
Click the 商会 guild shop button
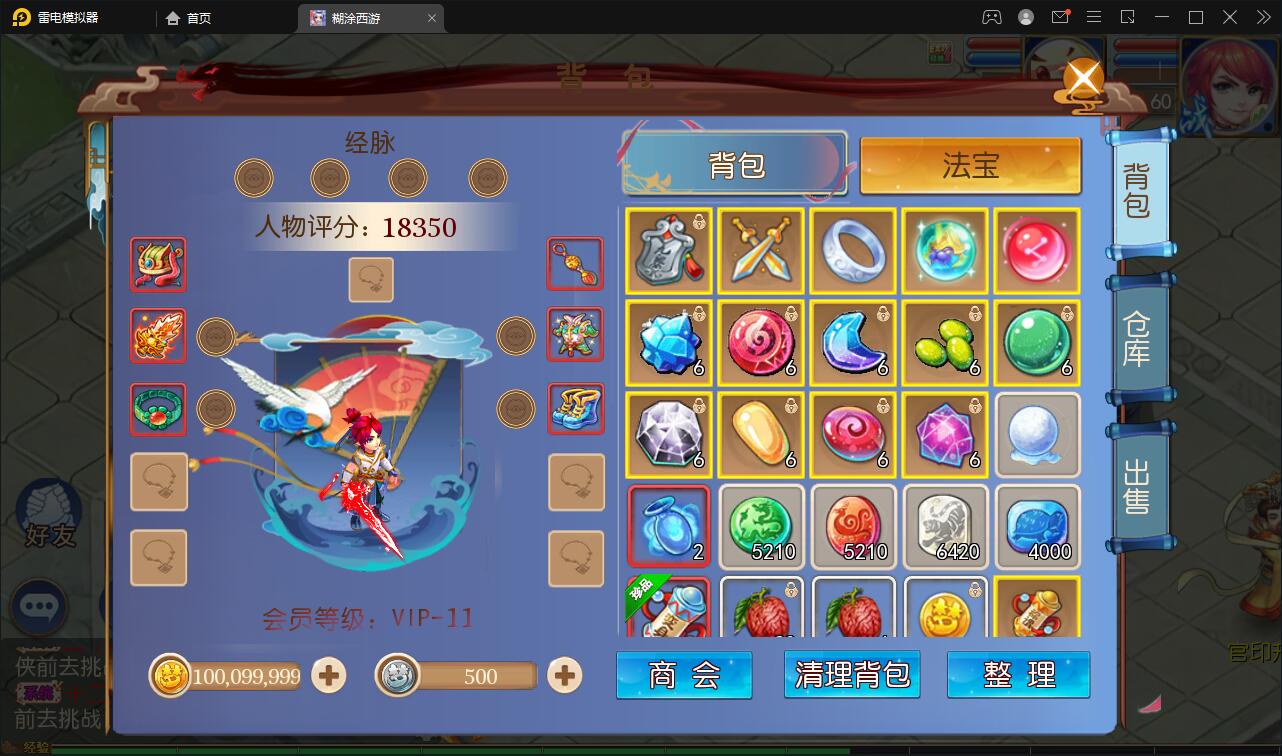684,675
